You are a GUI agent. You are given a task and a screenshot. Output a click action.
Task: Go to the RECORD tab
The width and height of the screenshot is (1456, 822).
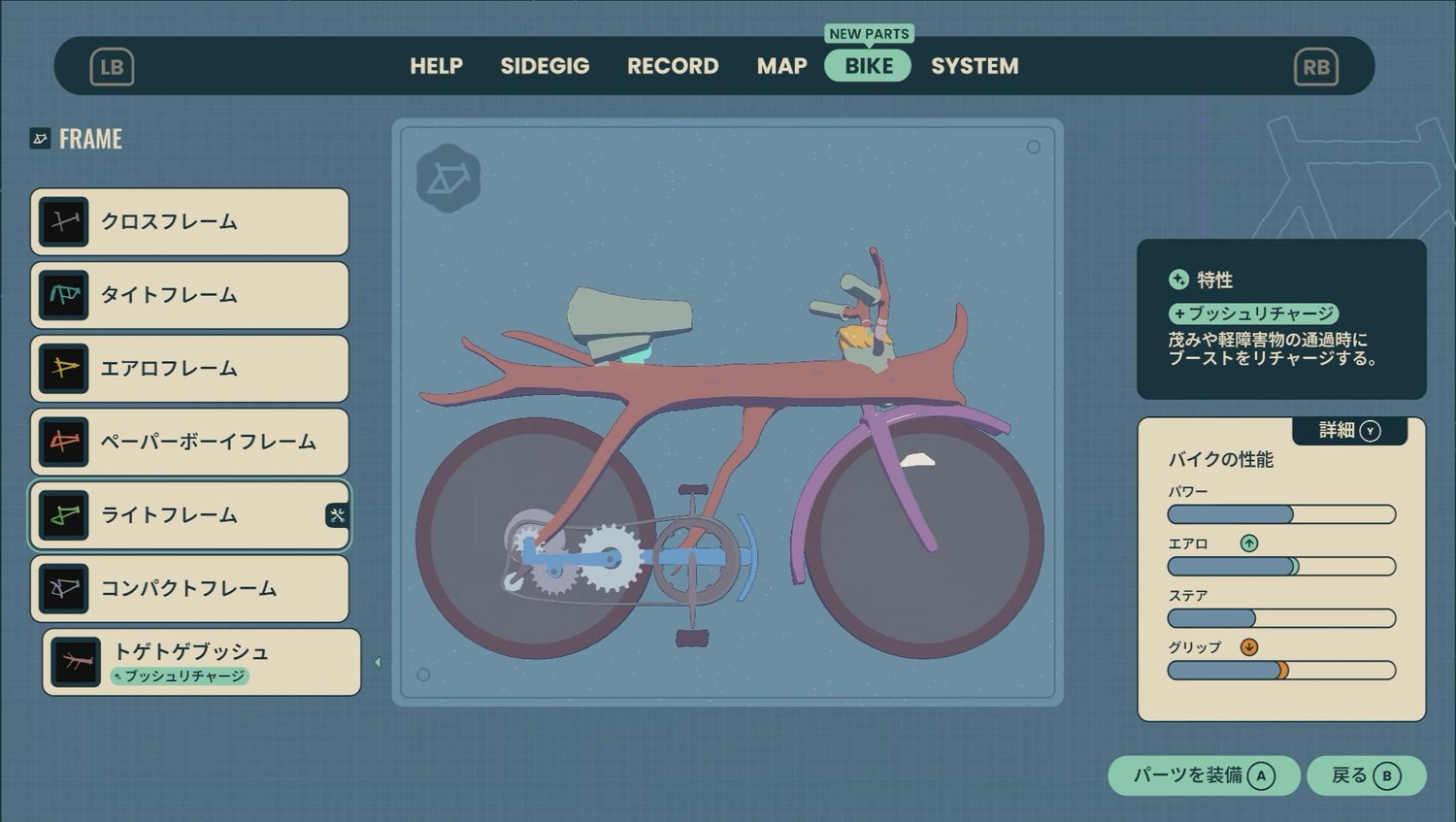click(x=673, y=66)
